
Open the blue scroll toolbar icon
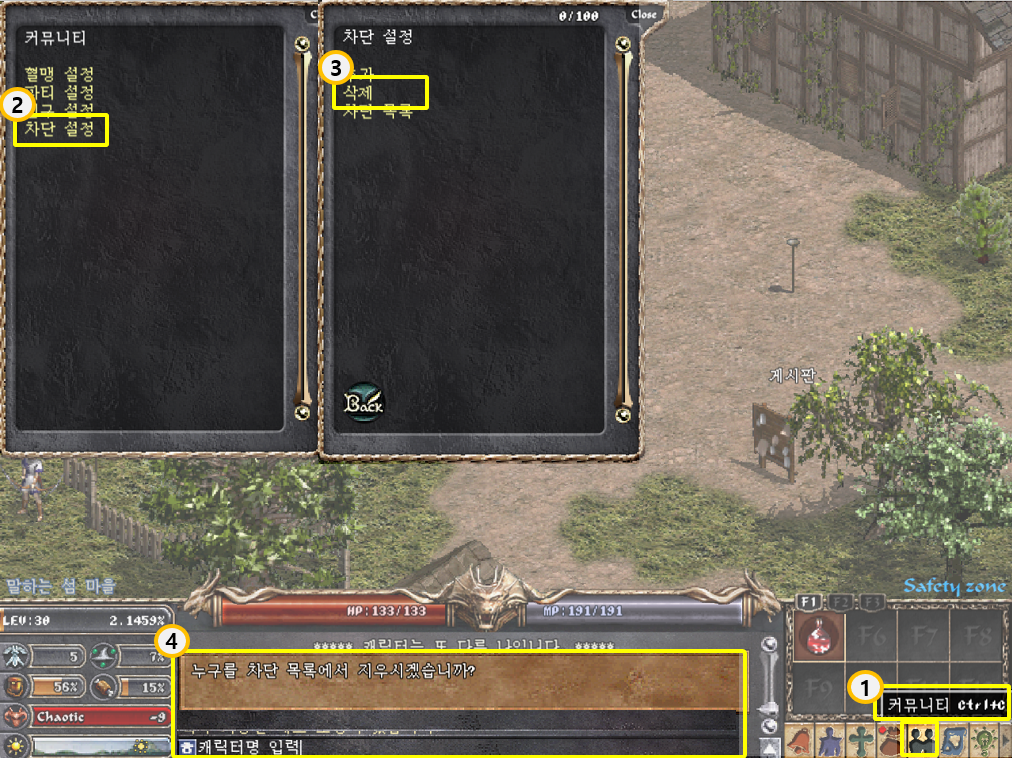(x=951, y=741)
